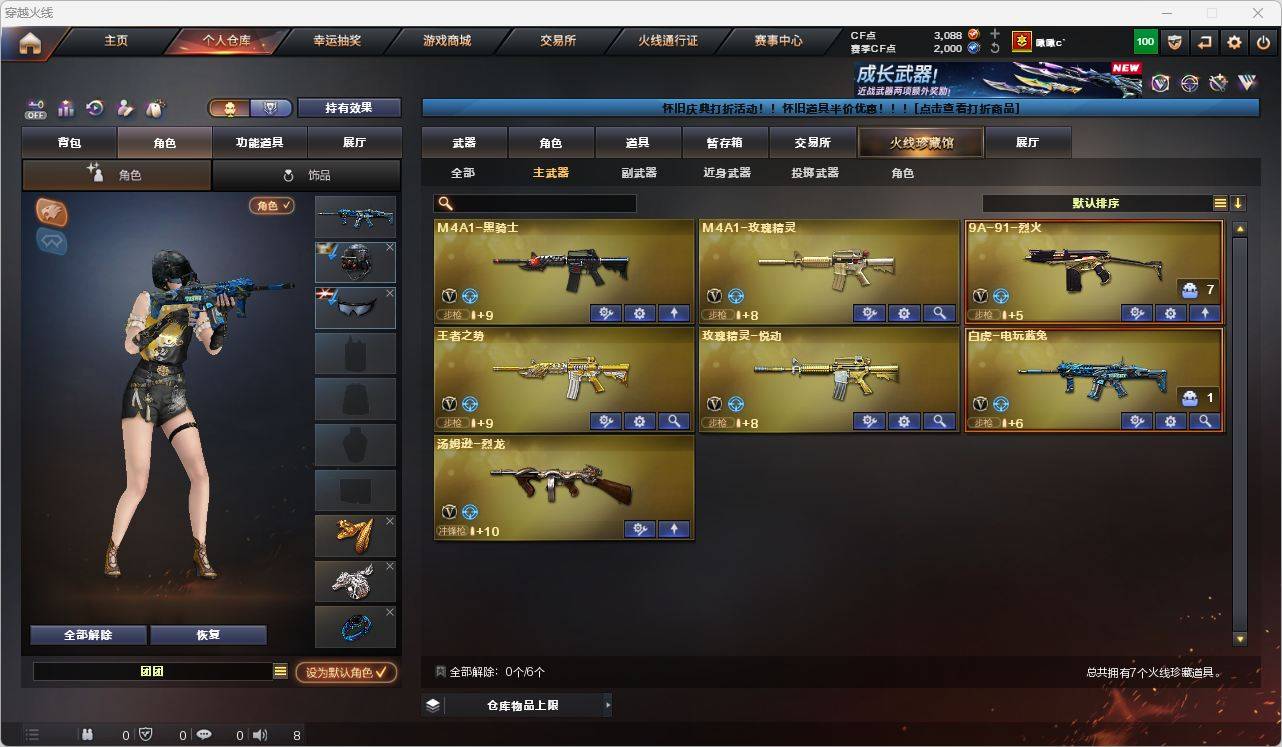Open the settings gear at top right
Screen dimensions: 1282x747
click(1234, 41)
